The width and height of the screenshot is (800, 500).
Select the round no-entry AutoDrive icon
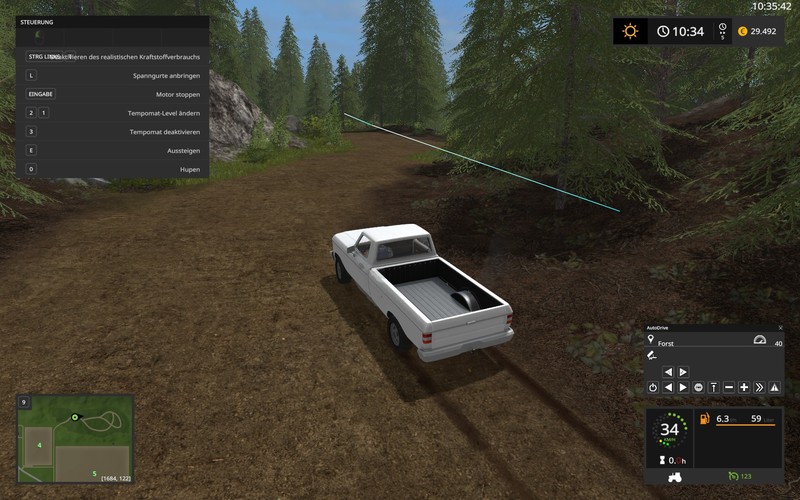(x=698, y=387)
